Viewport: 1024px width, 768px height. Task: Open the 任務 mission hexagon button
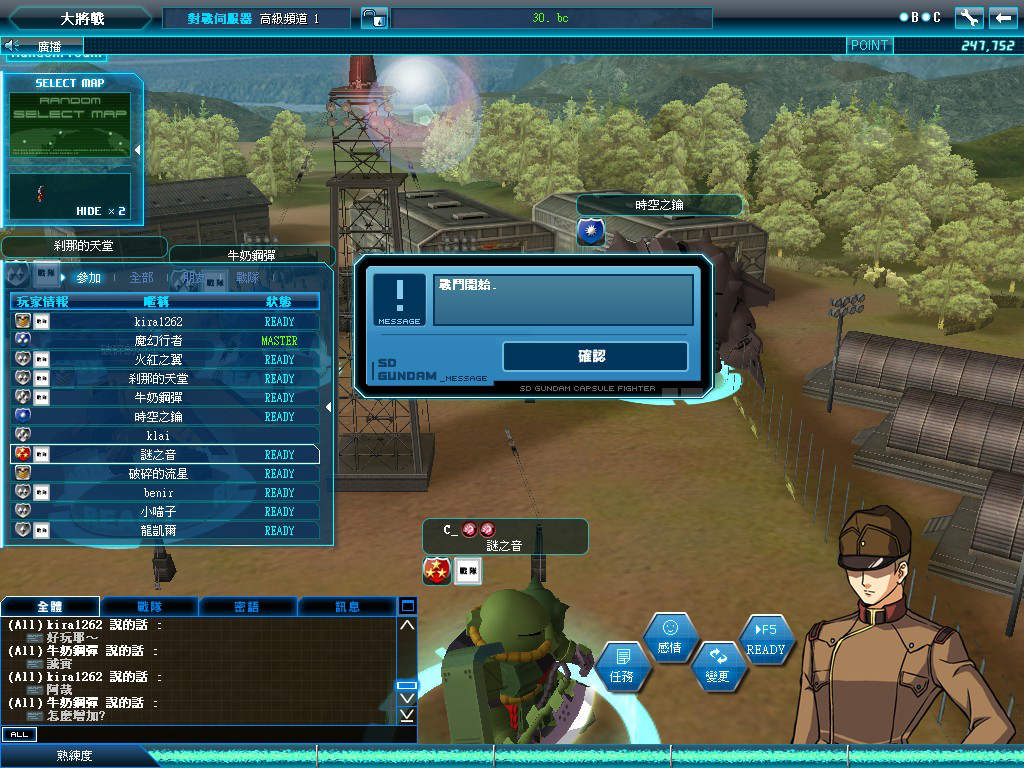pos(622,667)
